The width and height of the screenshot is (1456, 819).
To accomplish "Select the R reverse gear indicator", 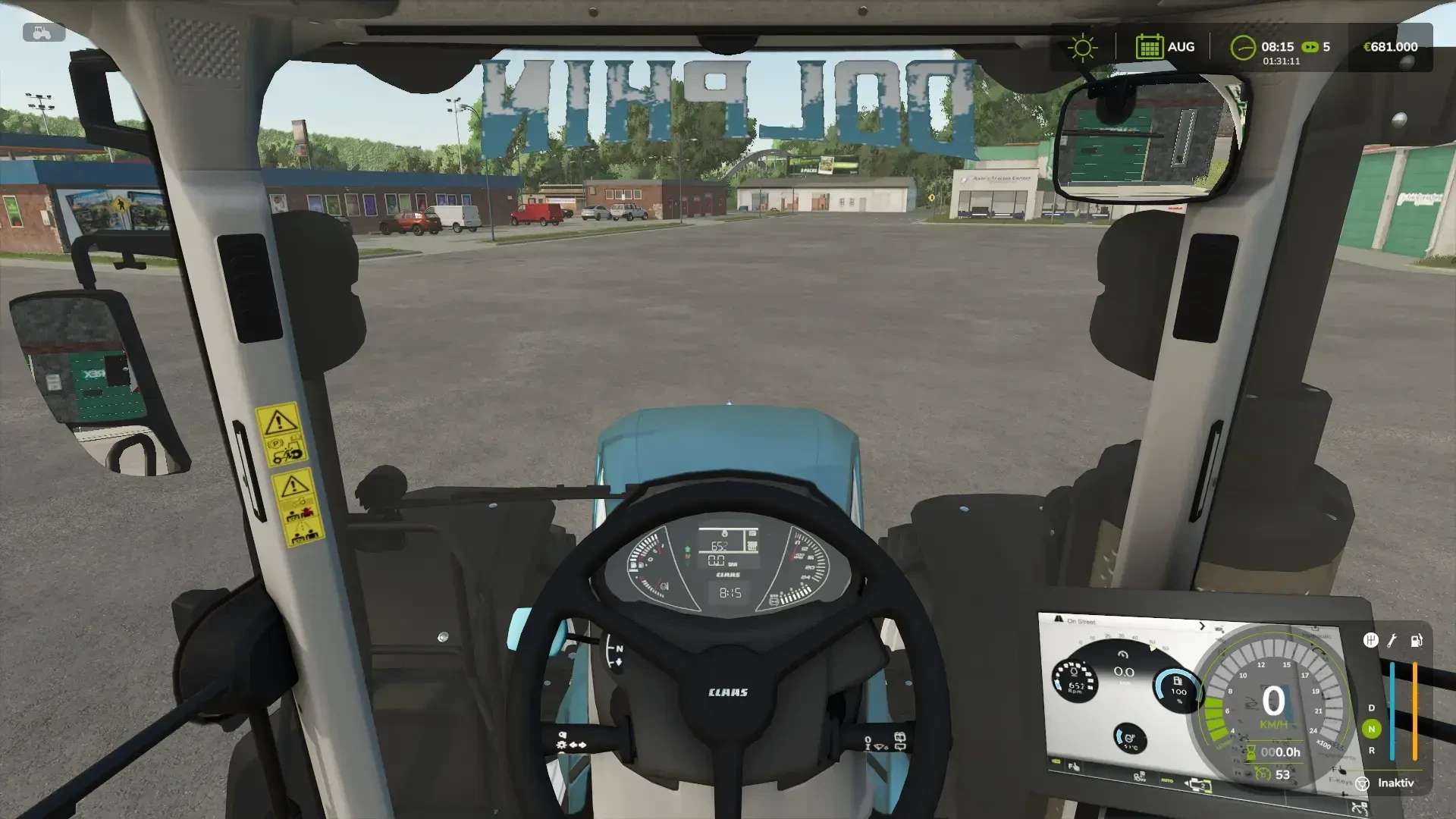I will click(1371, 751).
